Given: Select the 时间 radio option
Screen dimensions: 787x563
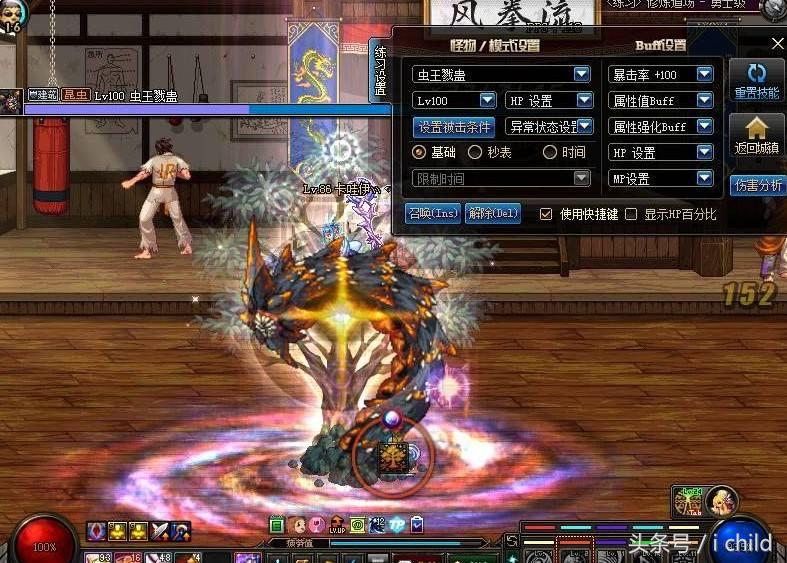Looking at the screenshot, I should [x=550, y=153].
